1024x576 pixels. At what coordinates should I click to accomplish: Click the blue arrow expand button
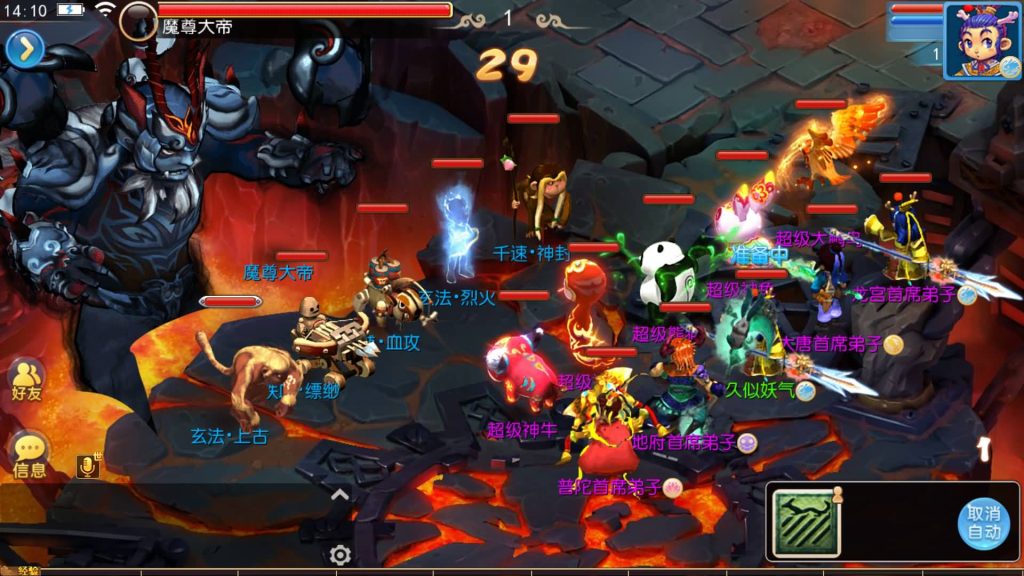[24, 48]
